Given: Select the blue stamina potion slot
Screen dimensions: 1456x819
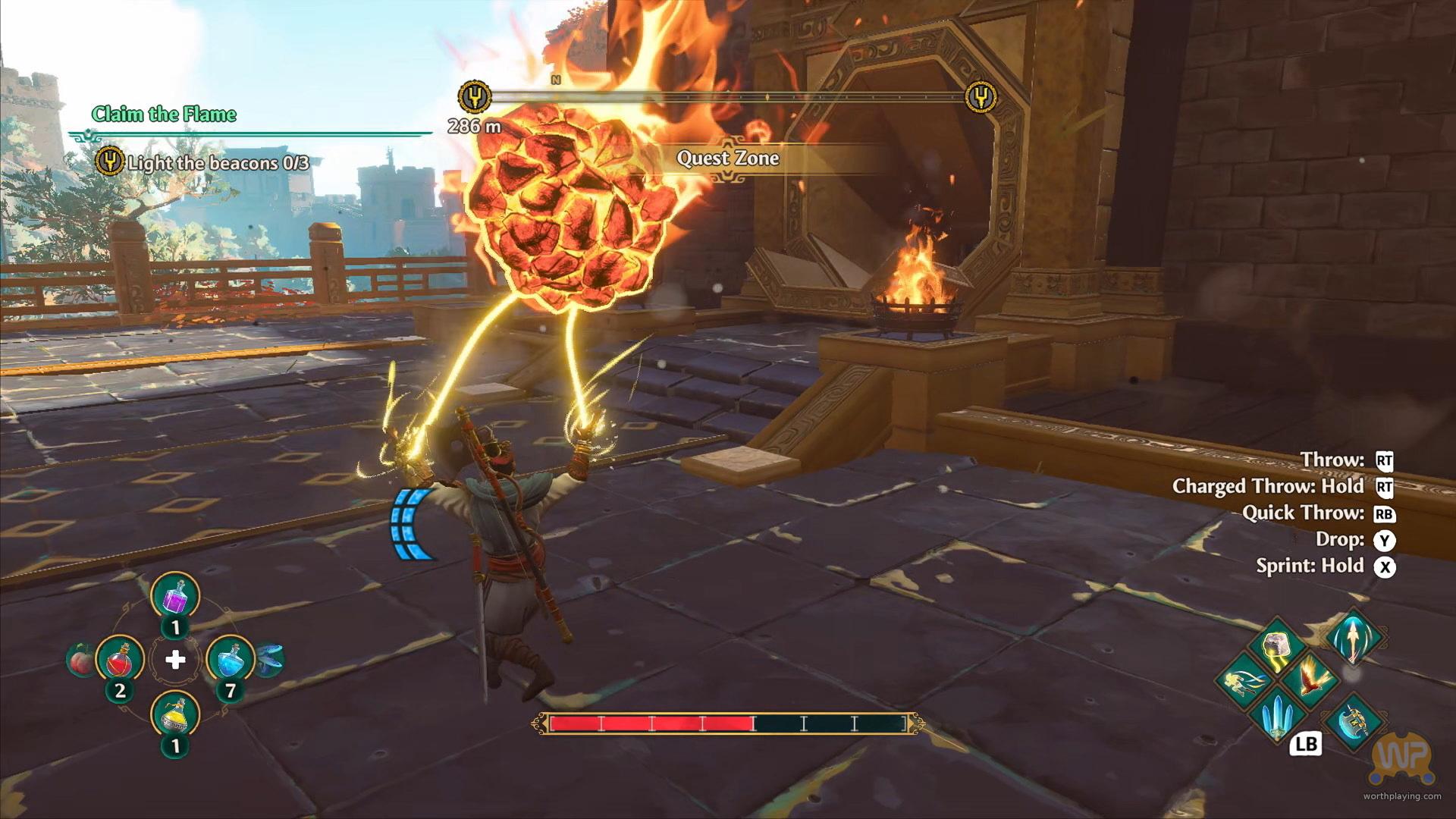Looking at the screenshot, I should coord(230,661).
